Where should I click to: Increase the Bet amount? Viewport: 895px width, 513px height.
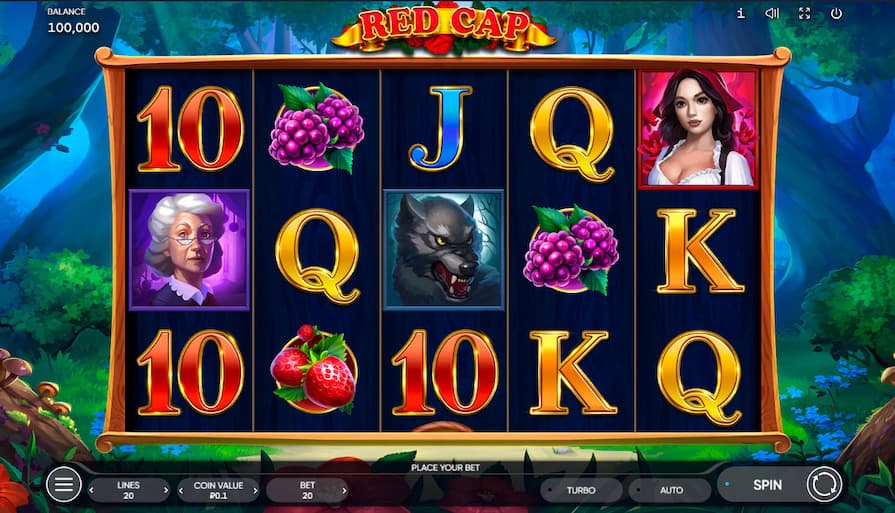tap(343, 490)
